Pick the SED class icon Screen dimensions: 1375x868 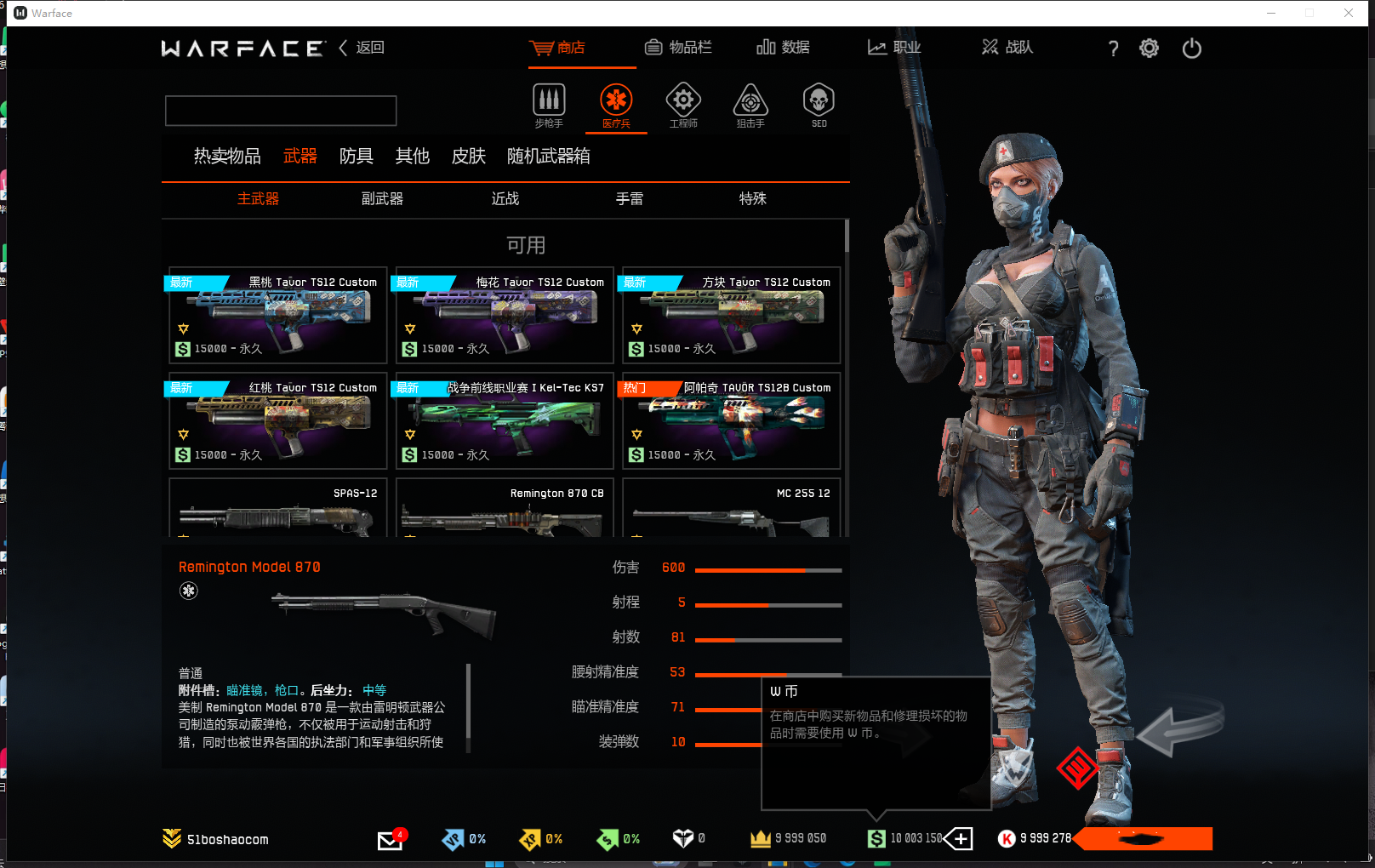(x=819, y=105)
